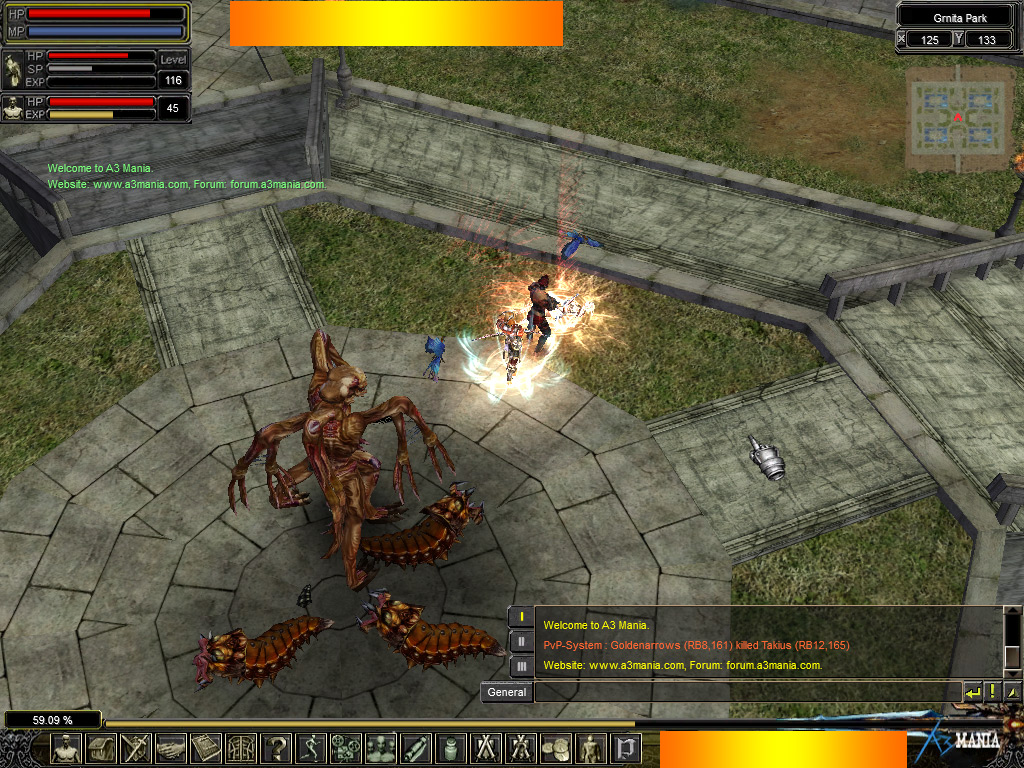The width and height of the screenshot is (1024, 768).
Task: Click the General chat channel button
Action: [507, 692]
